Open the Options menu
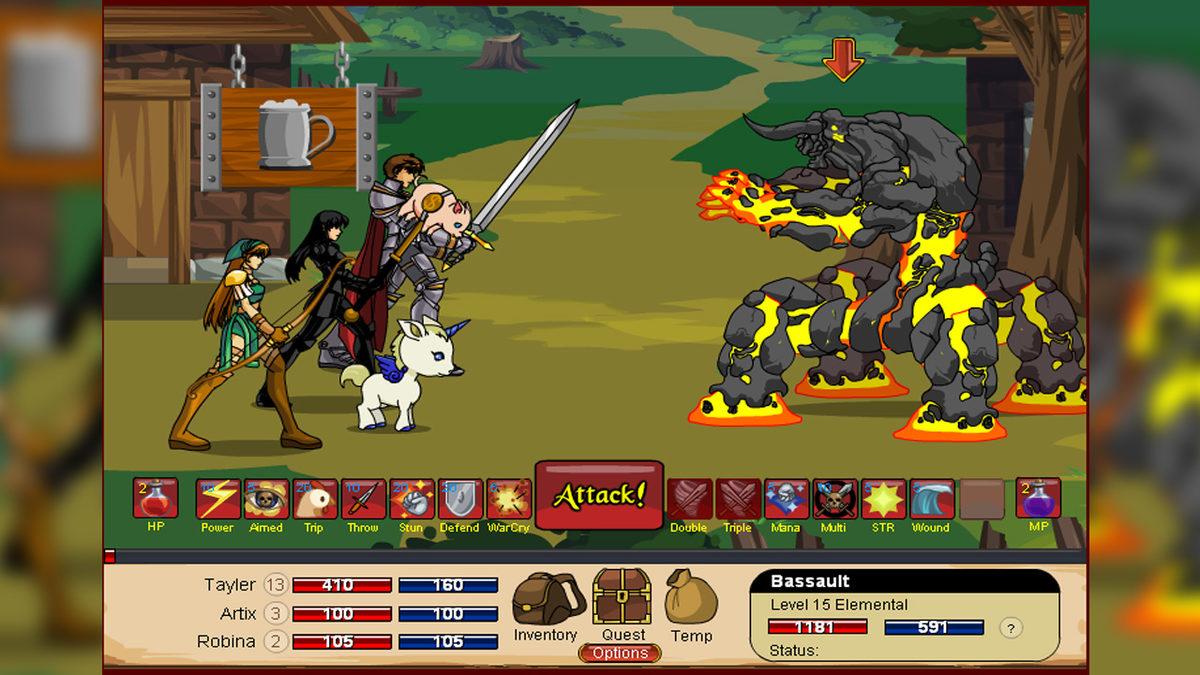 pos(620,653)
